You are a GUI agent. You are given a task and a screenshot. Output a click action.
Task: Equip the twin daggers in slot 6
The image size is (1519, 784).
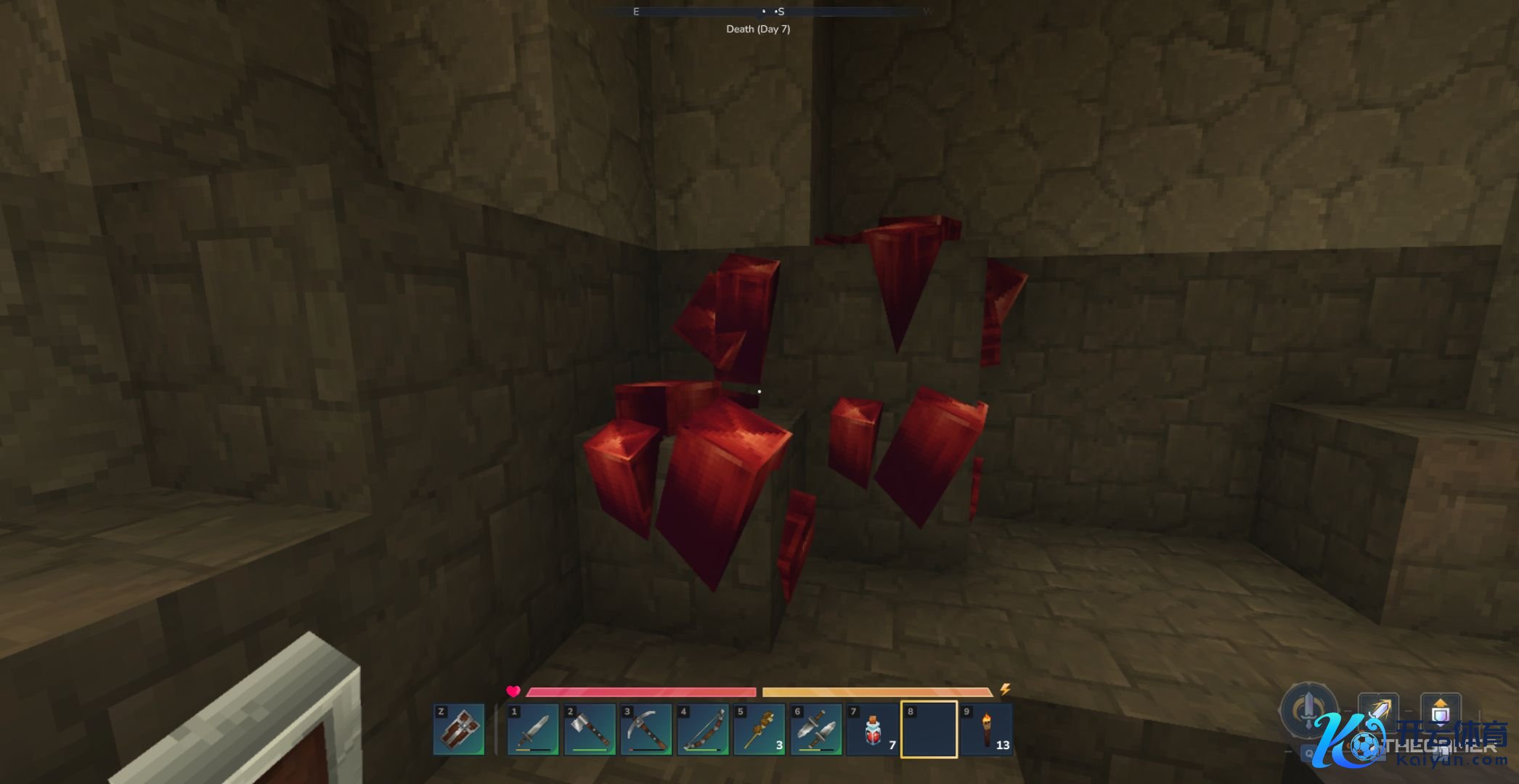[816, 730]
